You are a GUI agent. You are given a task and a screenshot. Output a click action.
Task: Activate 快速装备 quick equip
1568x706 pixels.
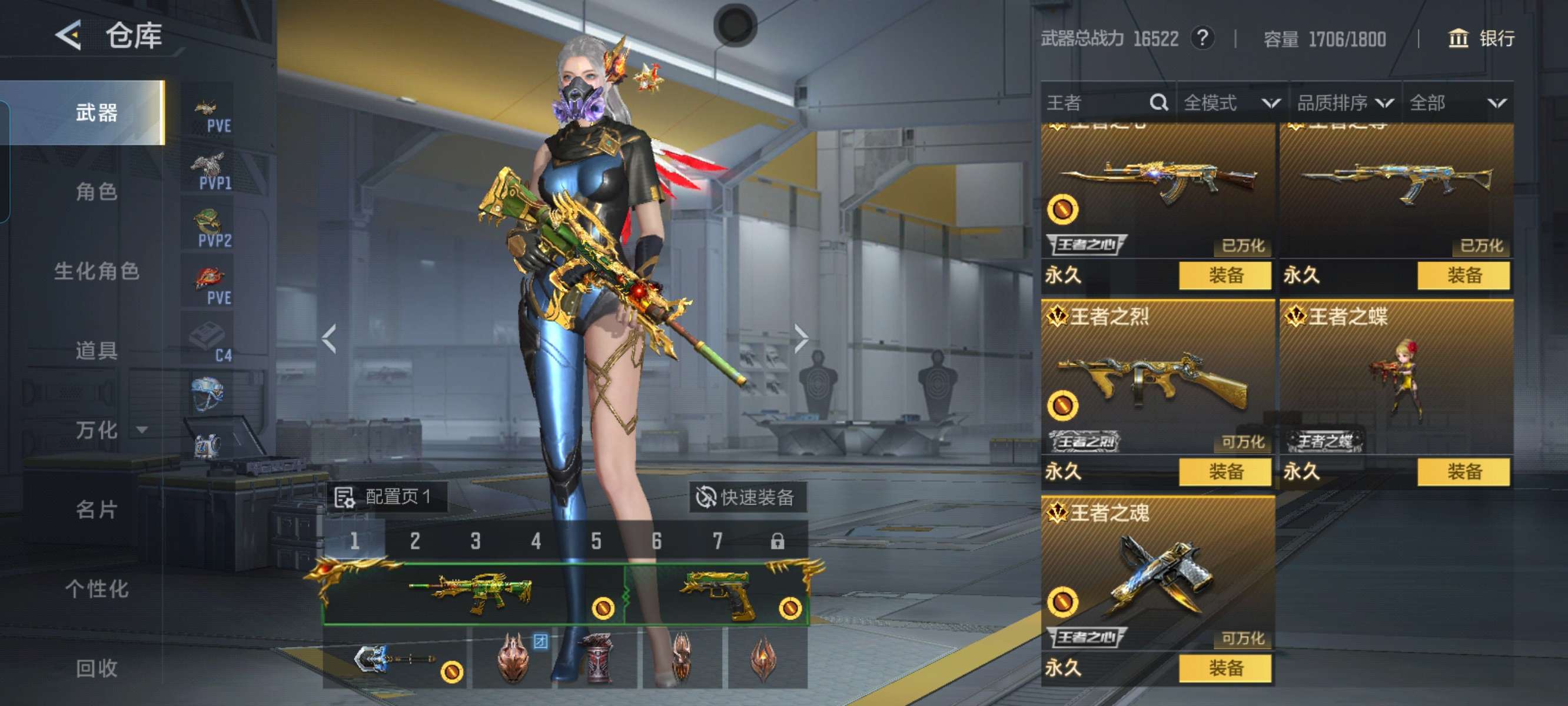click(746, 497)
